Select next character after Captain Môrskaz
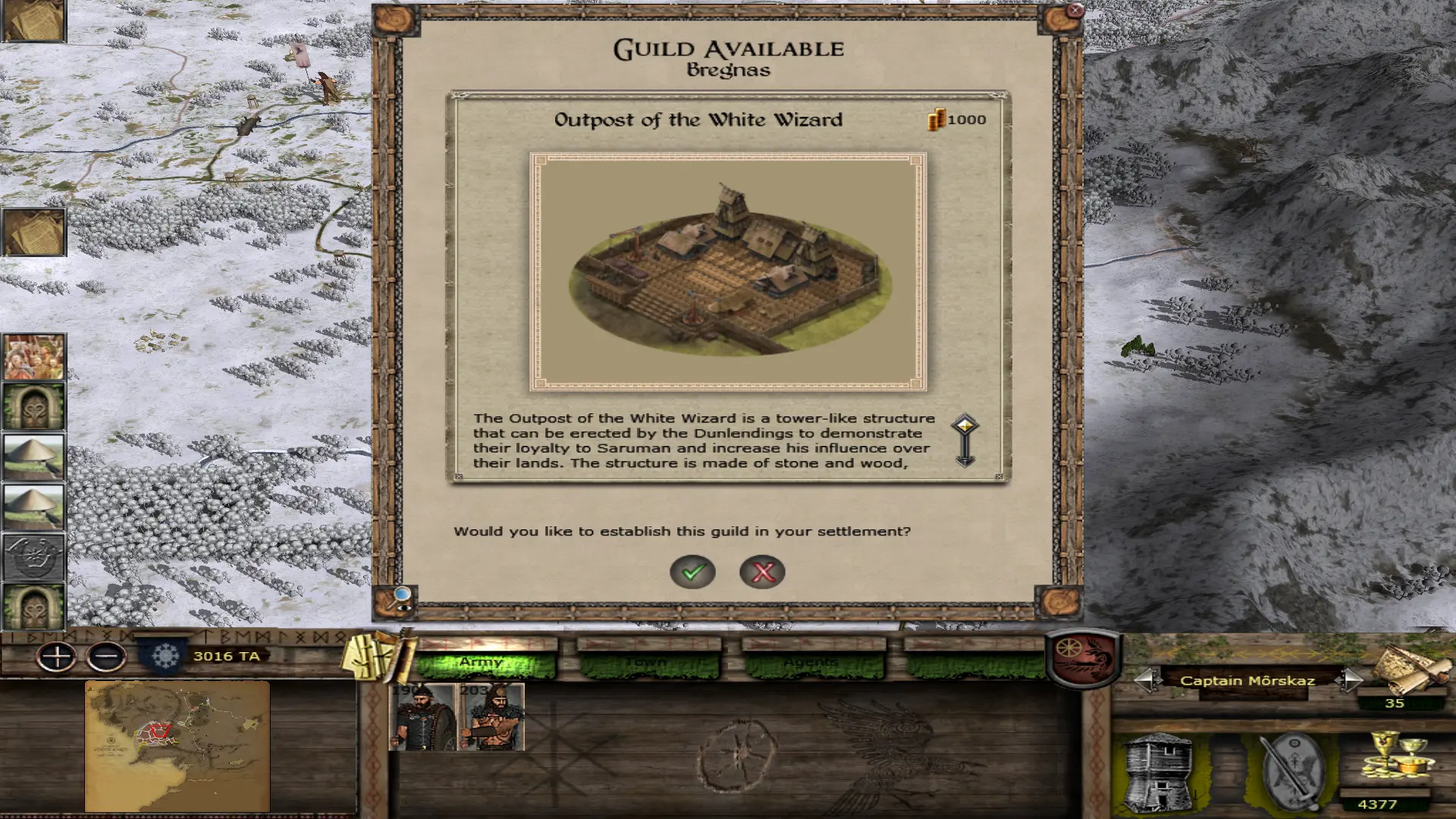Screen dimensions: 1456x819 [1348, 680]
